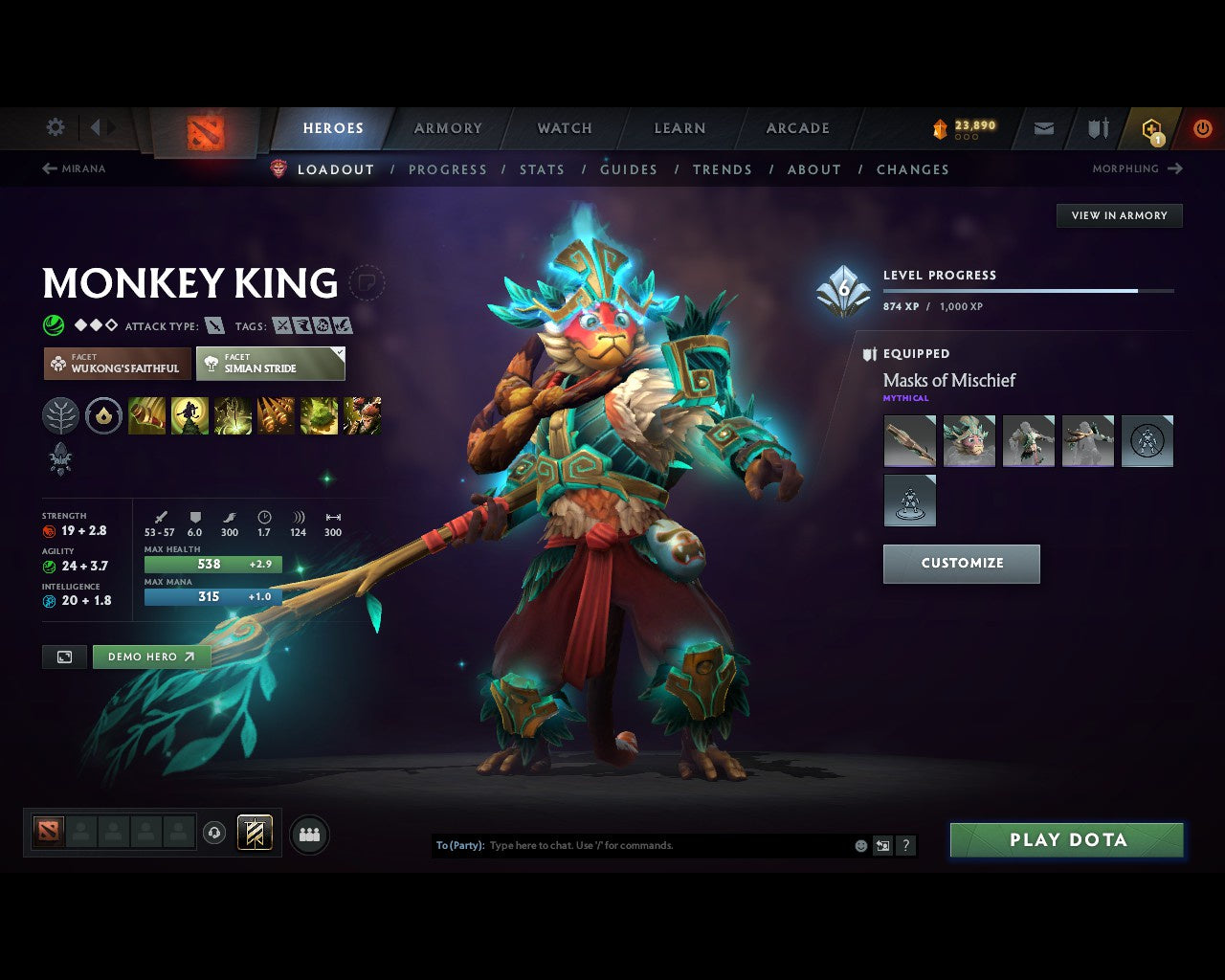Select the Wukong's Faithful facet
The width and height of the screenshot is (1225, 980).
[x=116, y=364]
